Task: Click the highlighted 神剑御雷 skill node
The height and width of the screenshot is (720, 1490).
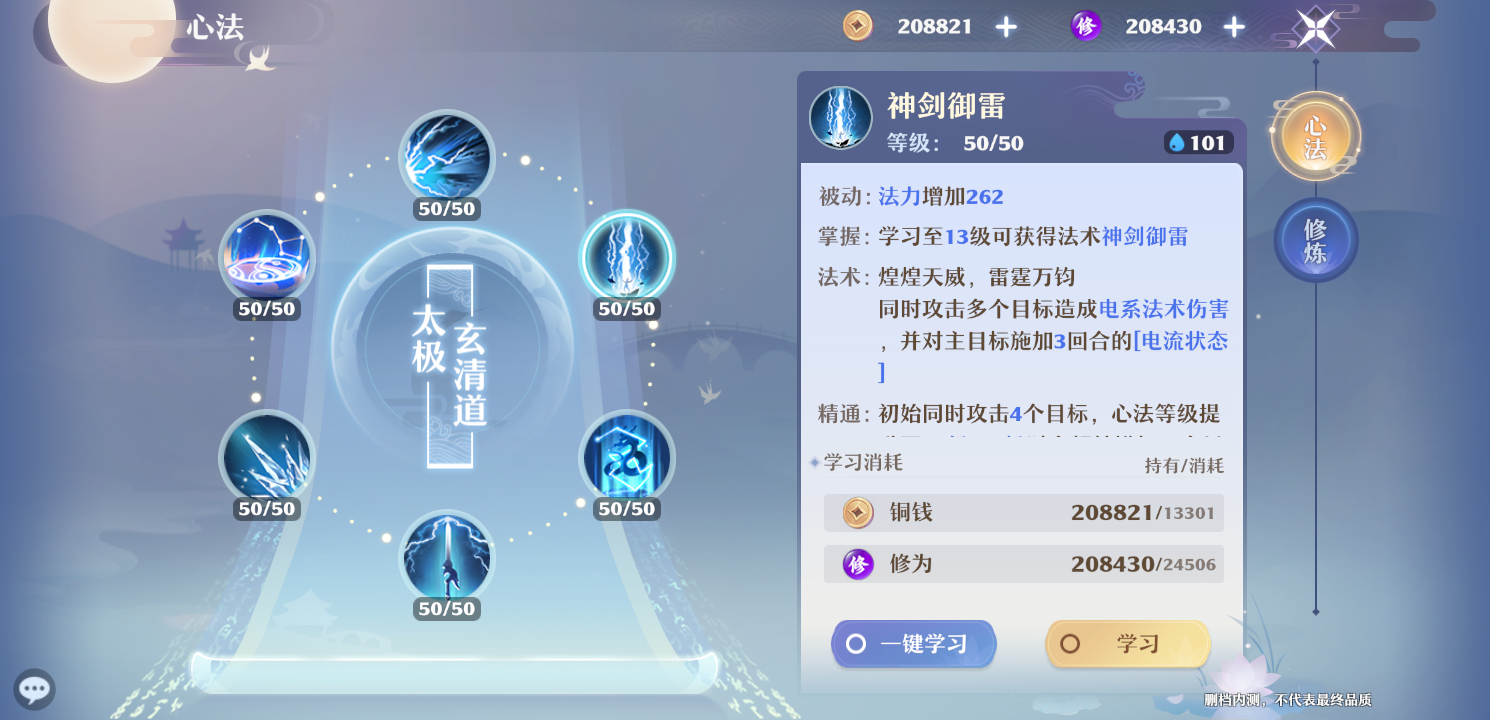Action: tap(627, 257)
